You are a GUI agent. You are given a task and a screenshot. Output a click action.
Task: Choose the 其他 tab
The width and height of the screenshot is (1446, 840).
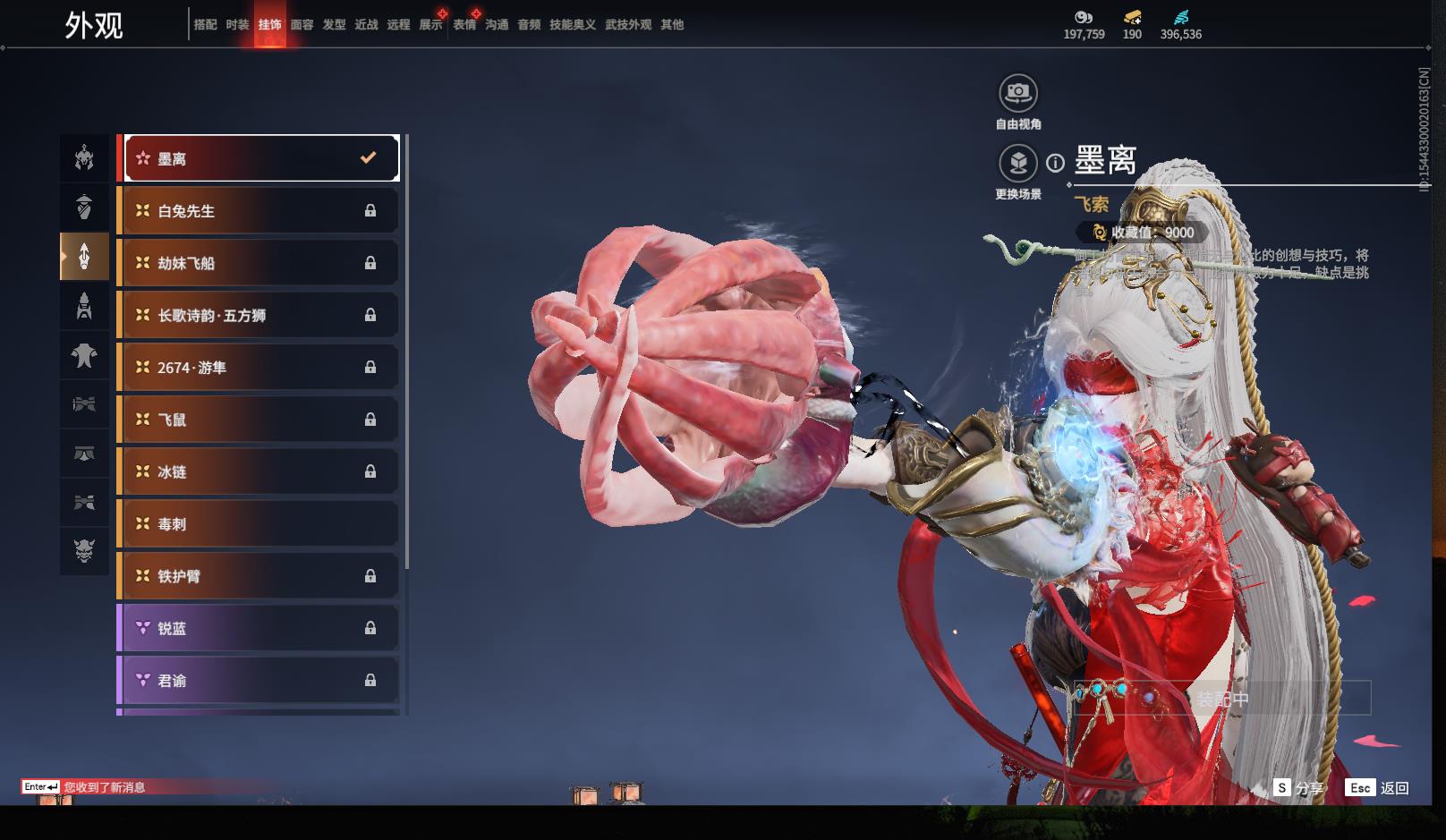point(672,25)
